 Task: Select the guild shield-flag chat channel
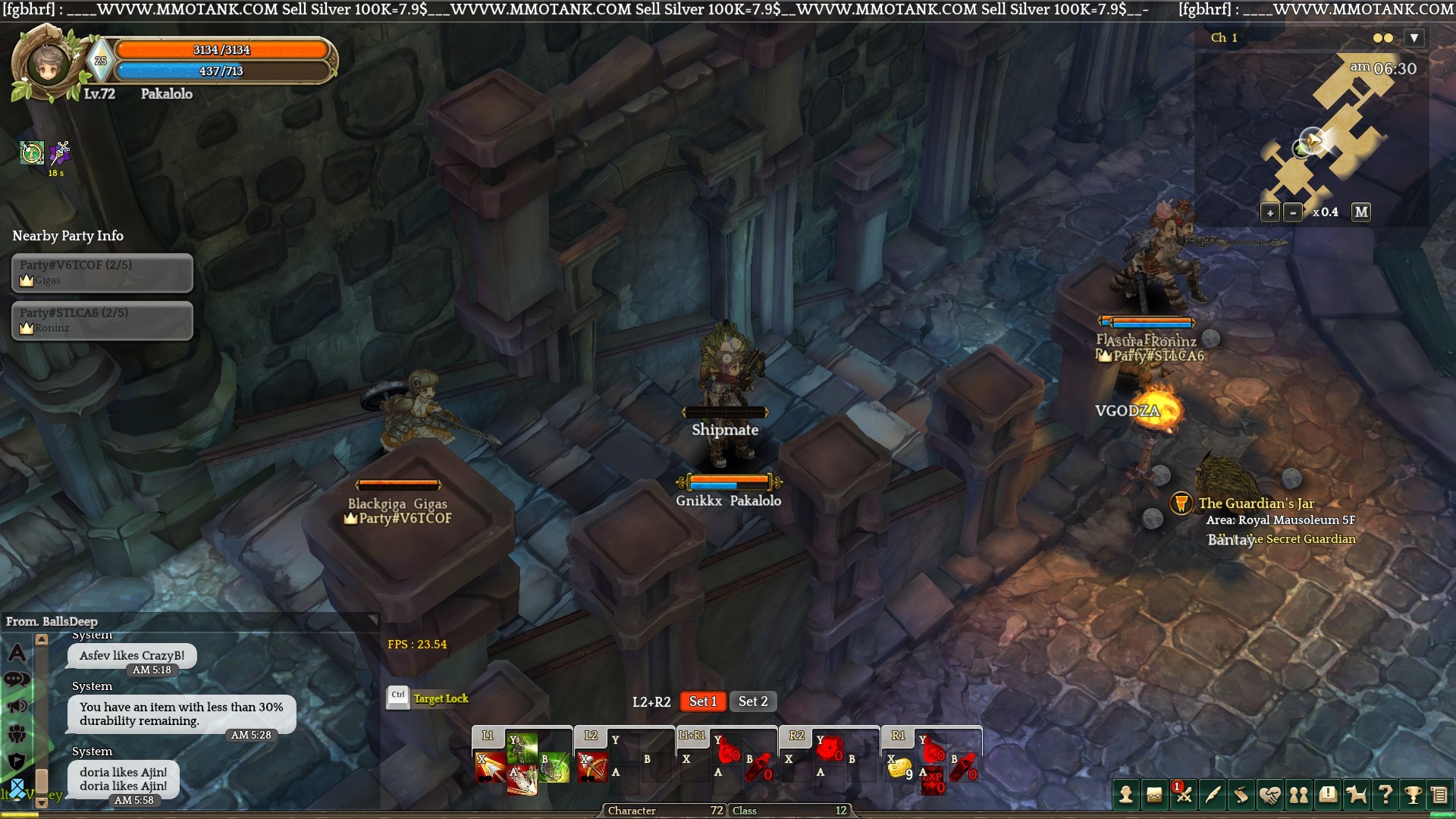coord(17,761)
